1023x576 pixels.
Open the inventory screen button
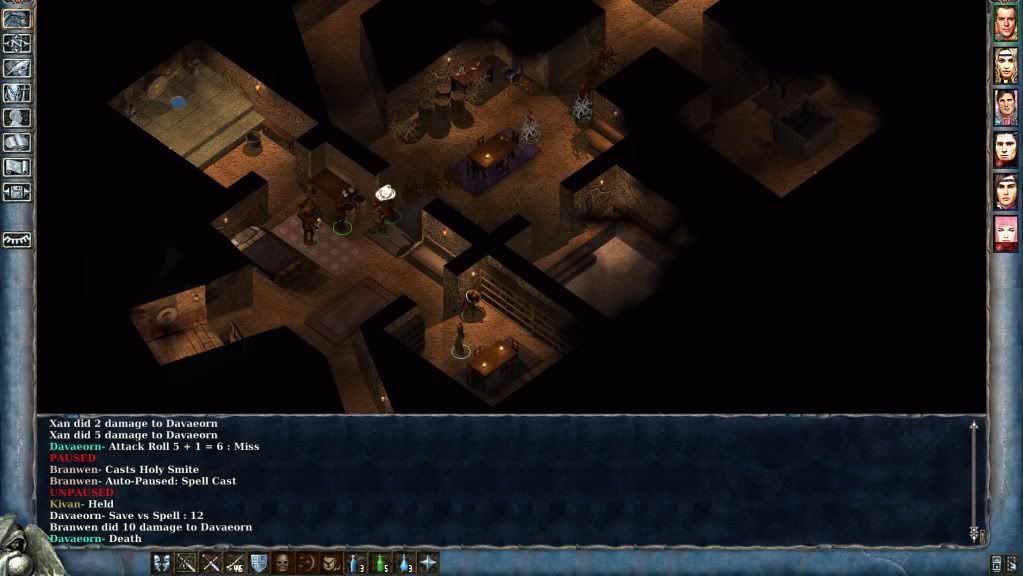click(x=17, y=93)
